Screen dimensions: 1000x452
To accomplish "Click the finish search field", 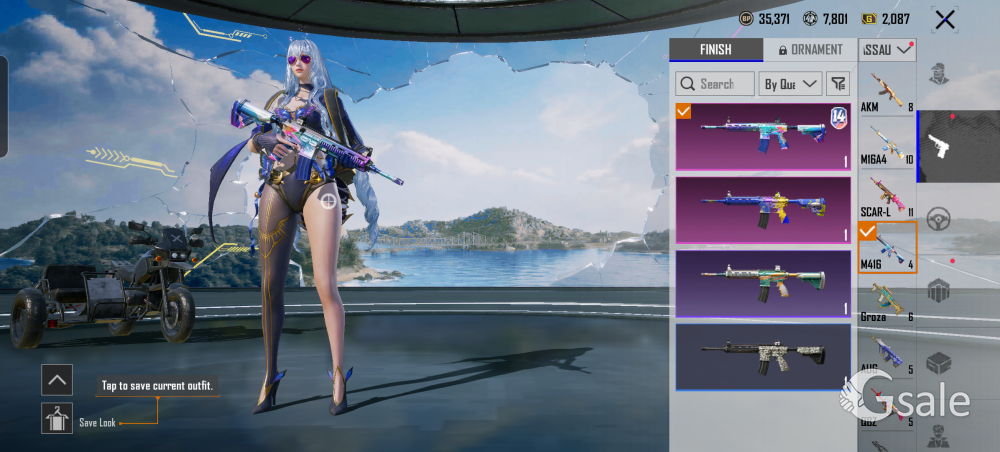I will click(x=715, y=84).
